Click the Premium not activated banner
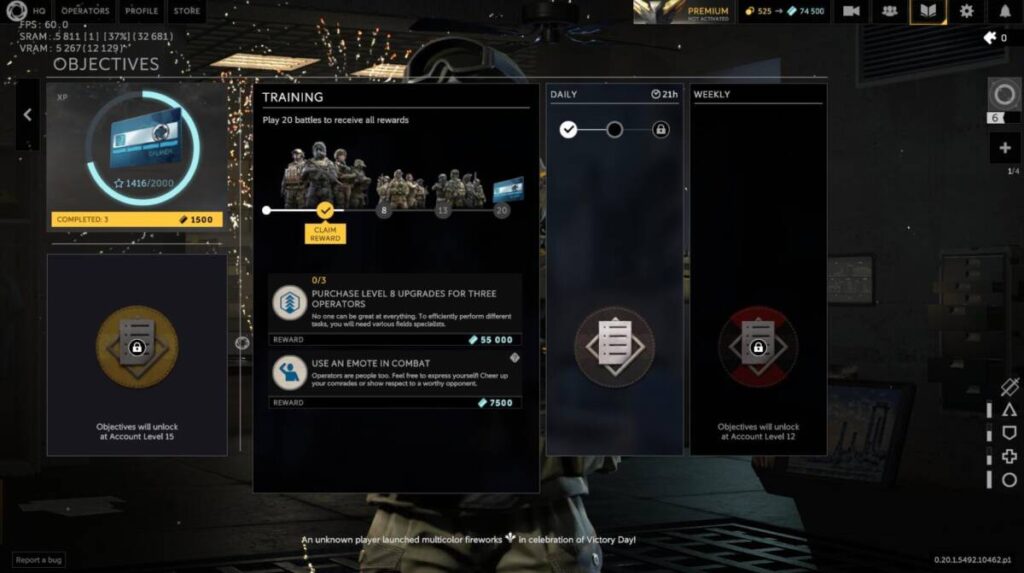Image resolution: width=1024 pixels, height=573 pixels. [x=683, y=11]
